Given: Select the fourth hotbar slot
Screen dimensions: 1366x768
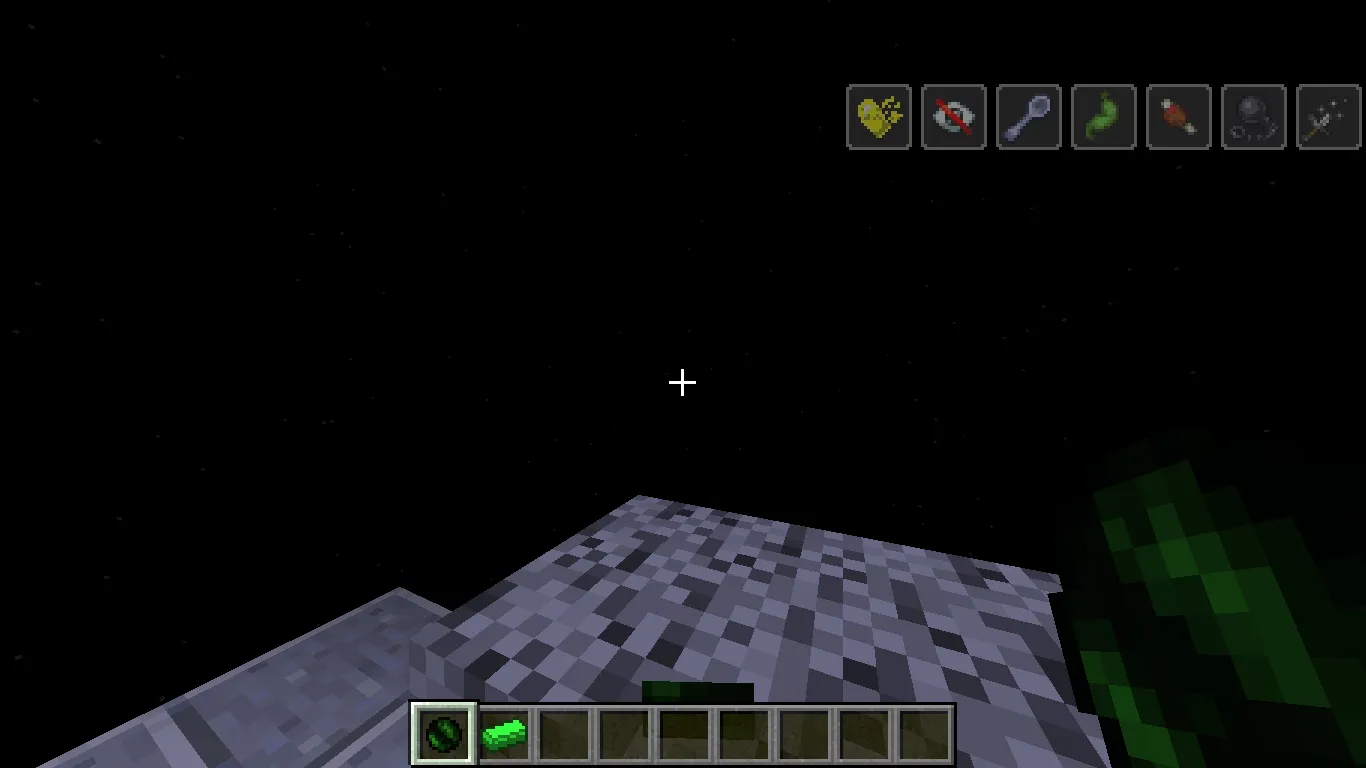Looking at the screenshot, I should (x=623, y=733).
